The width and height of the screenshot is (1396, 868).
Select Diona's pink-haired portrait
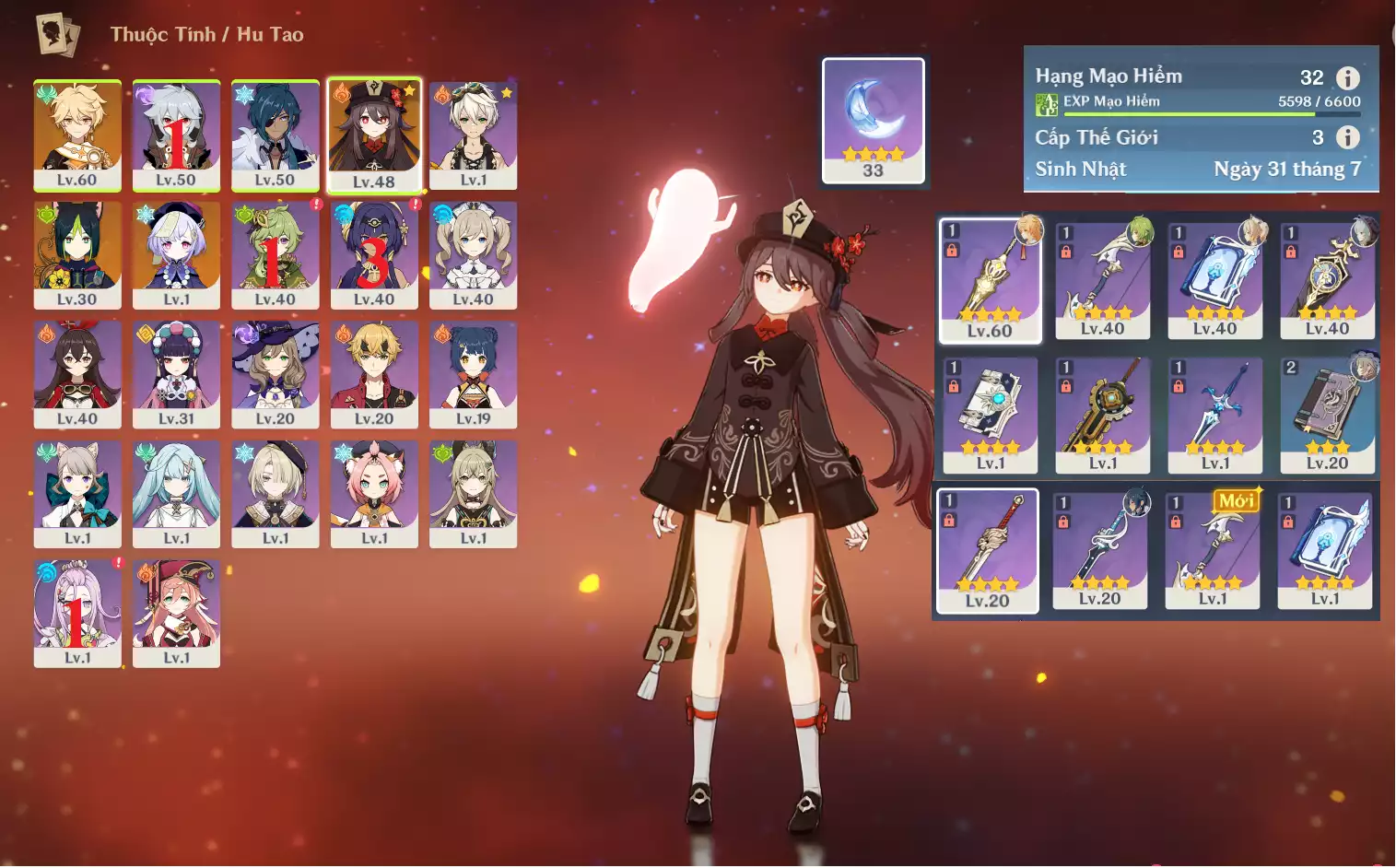(x=374, y=494)
